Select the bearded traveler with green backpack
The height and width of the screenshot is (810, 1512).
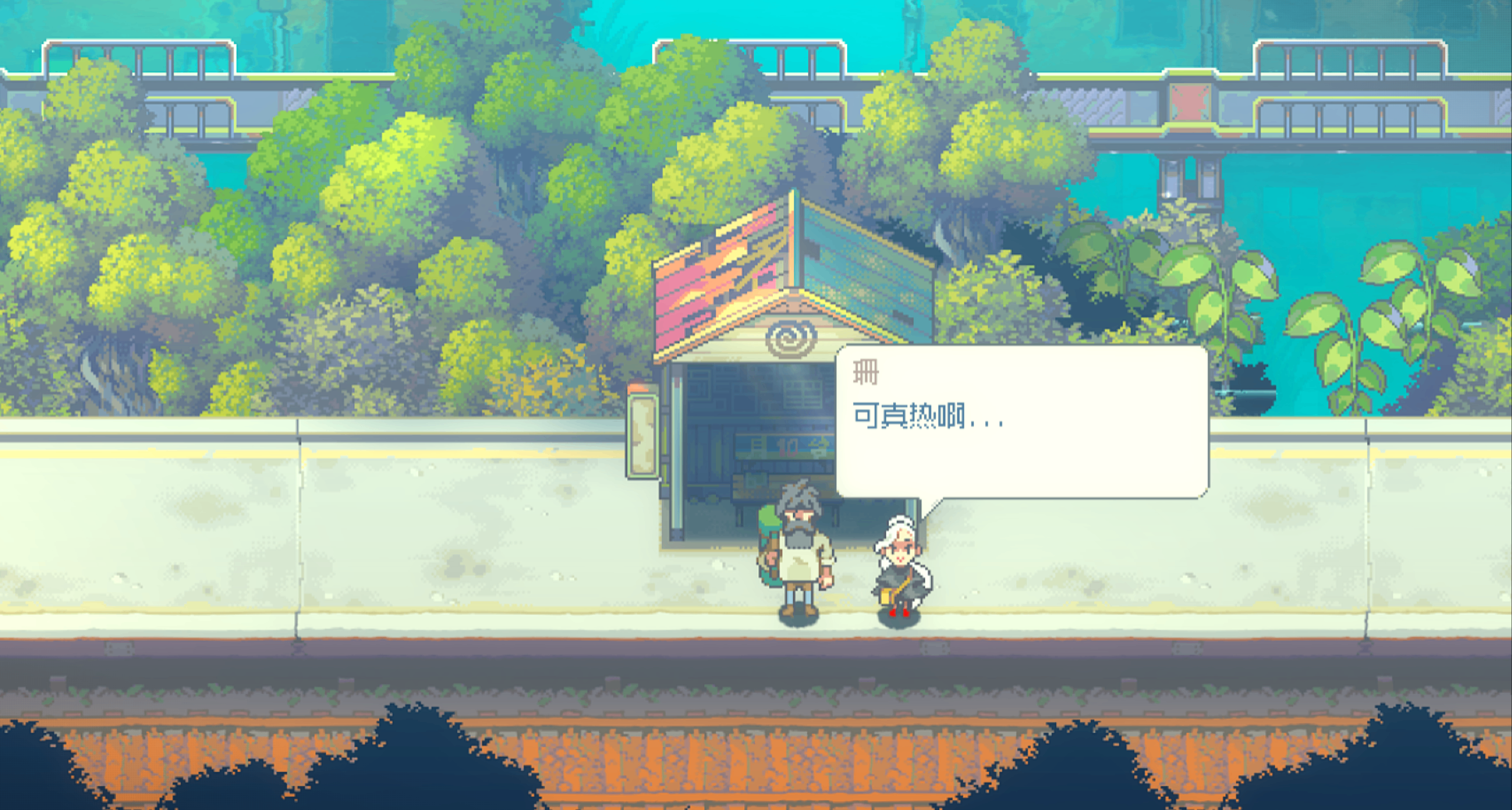pos(798,555)
